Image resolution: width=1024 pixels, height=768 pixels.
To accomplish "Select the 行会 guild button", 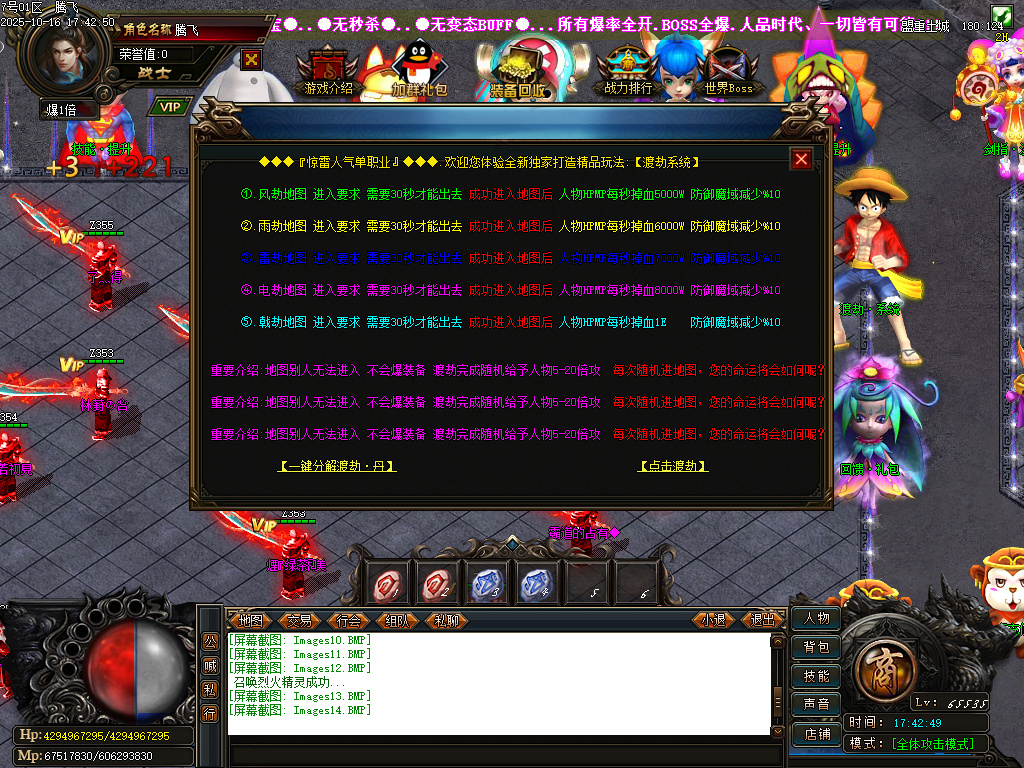I will pyautogui.click(x=348, y=620).
